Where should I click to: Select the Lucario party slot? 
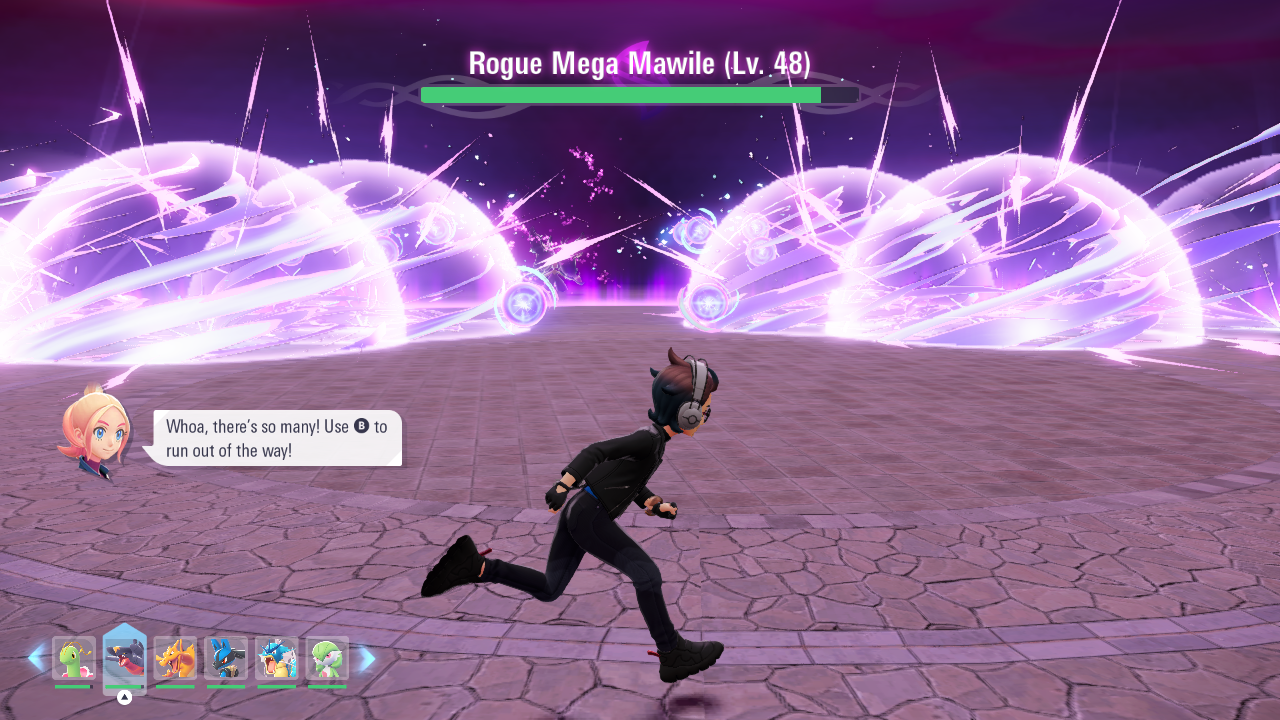coord(226,658)
